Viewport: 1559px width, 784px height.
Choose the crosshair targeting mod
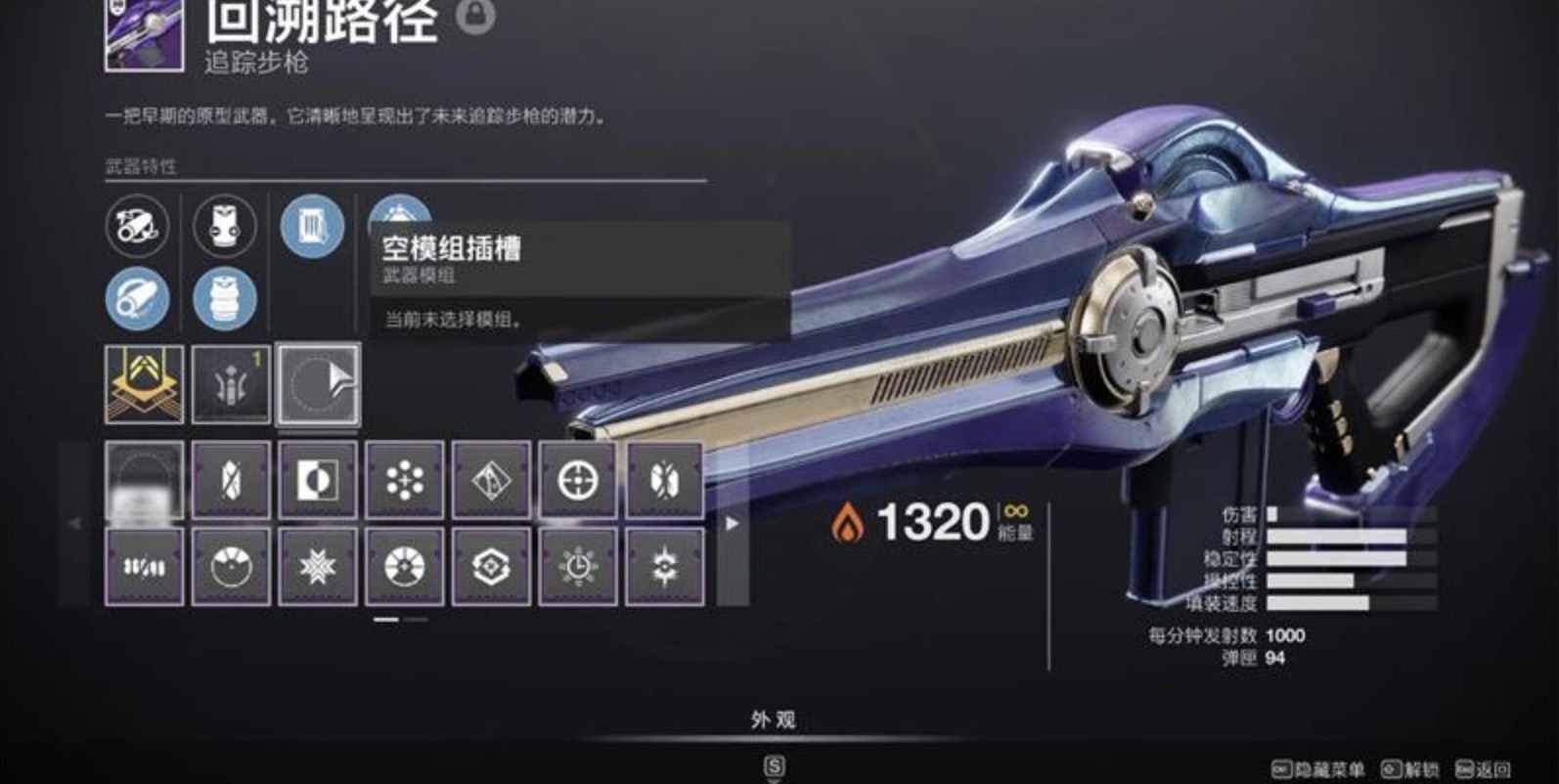point(578,480)
